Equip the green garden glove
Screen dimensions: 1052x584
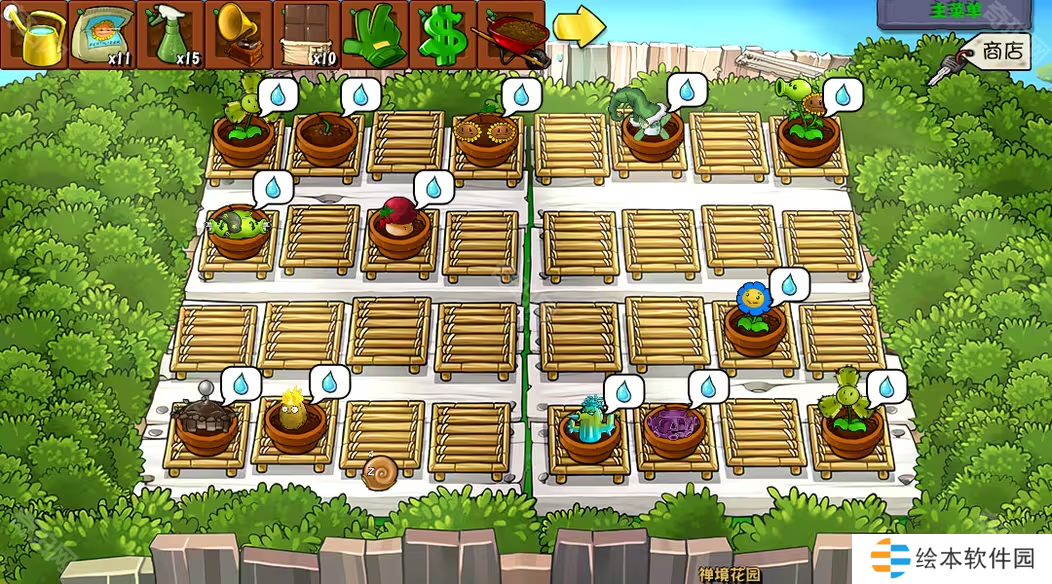[x=374, y=36]
